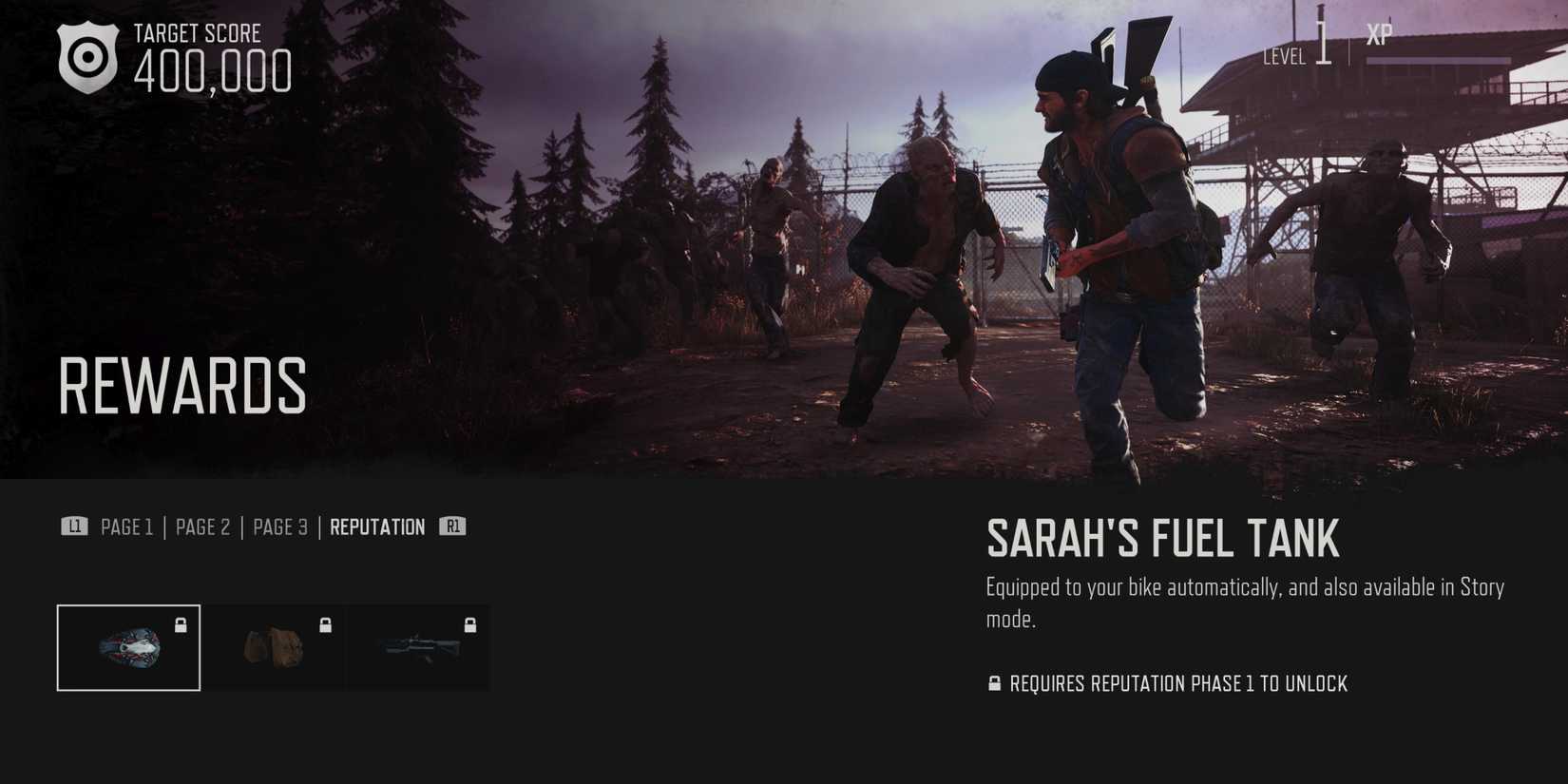The image size is (1568, 784).
Task: Select the R1 shoulder button icon
Action: click(x=451, y=526)
